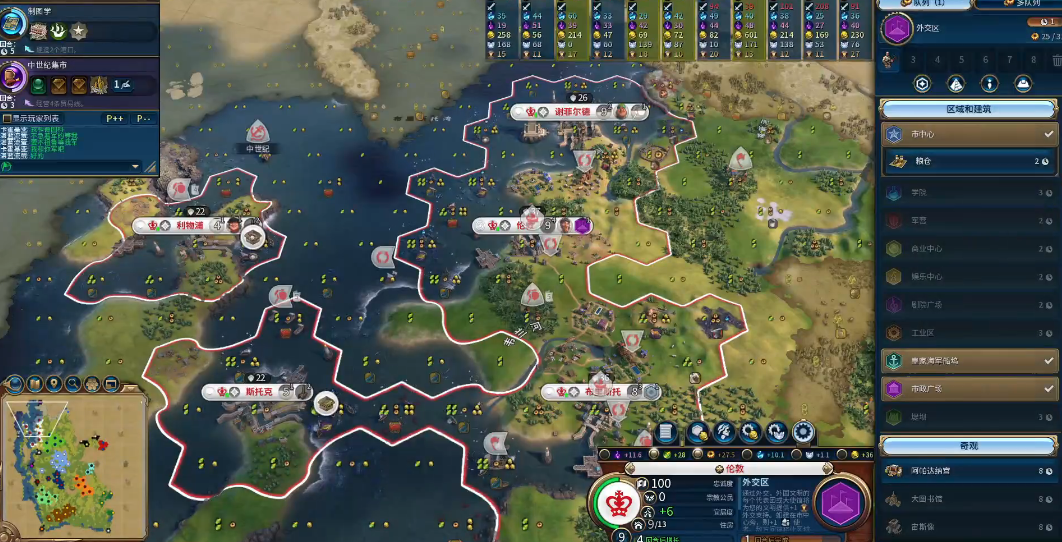Select the 斯托克 city banner
The height and width of the screenshot is (542, 1062).
(x=245, y=393)
